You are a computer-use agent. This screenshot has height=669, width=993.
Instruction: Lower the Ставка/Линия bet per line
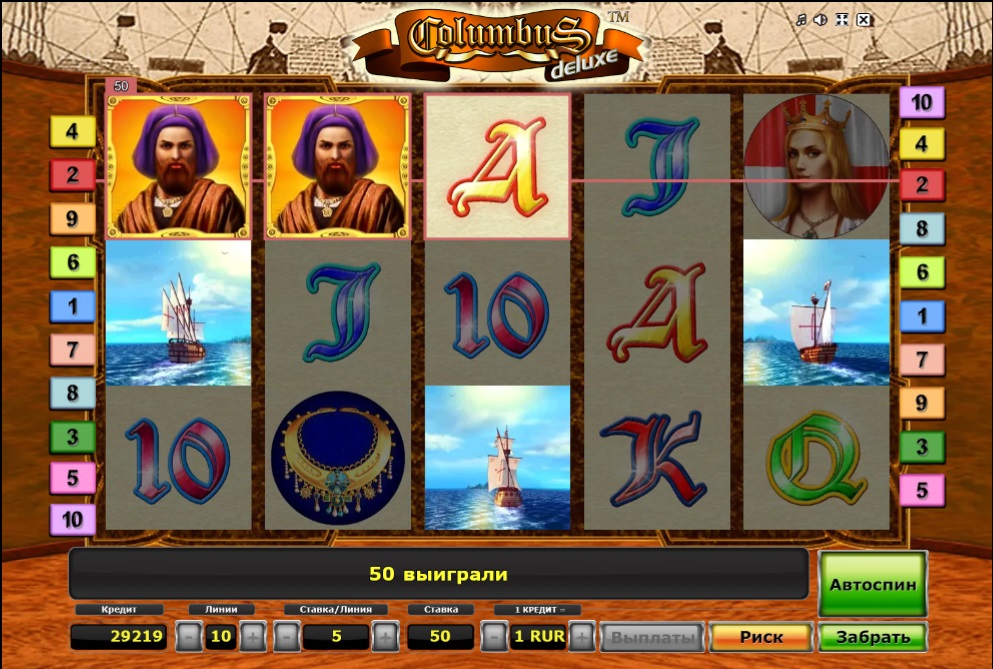[287, 636]
